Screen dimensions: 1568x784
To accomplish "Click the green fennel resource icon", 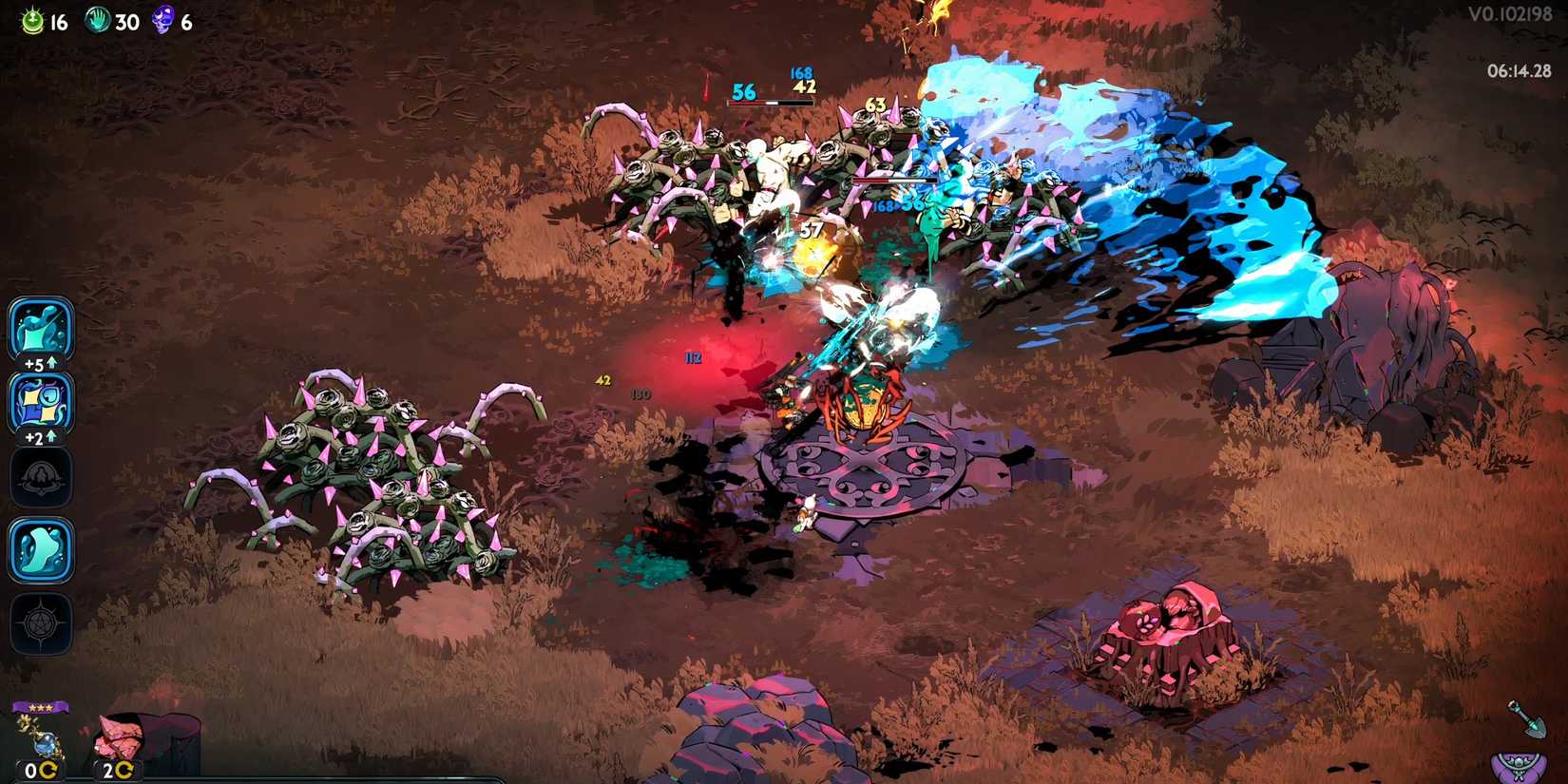I will coord(32,16).
